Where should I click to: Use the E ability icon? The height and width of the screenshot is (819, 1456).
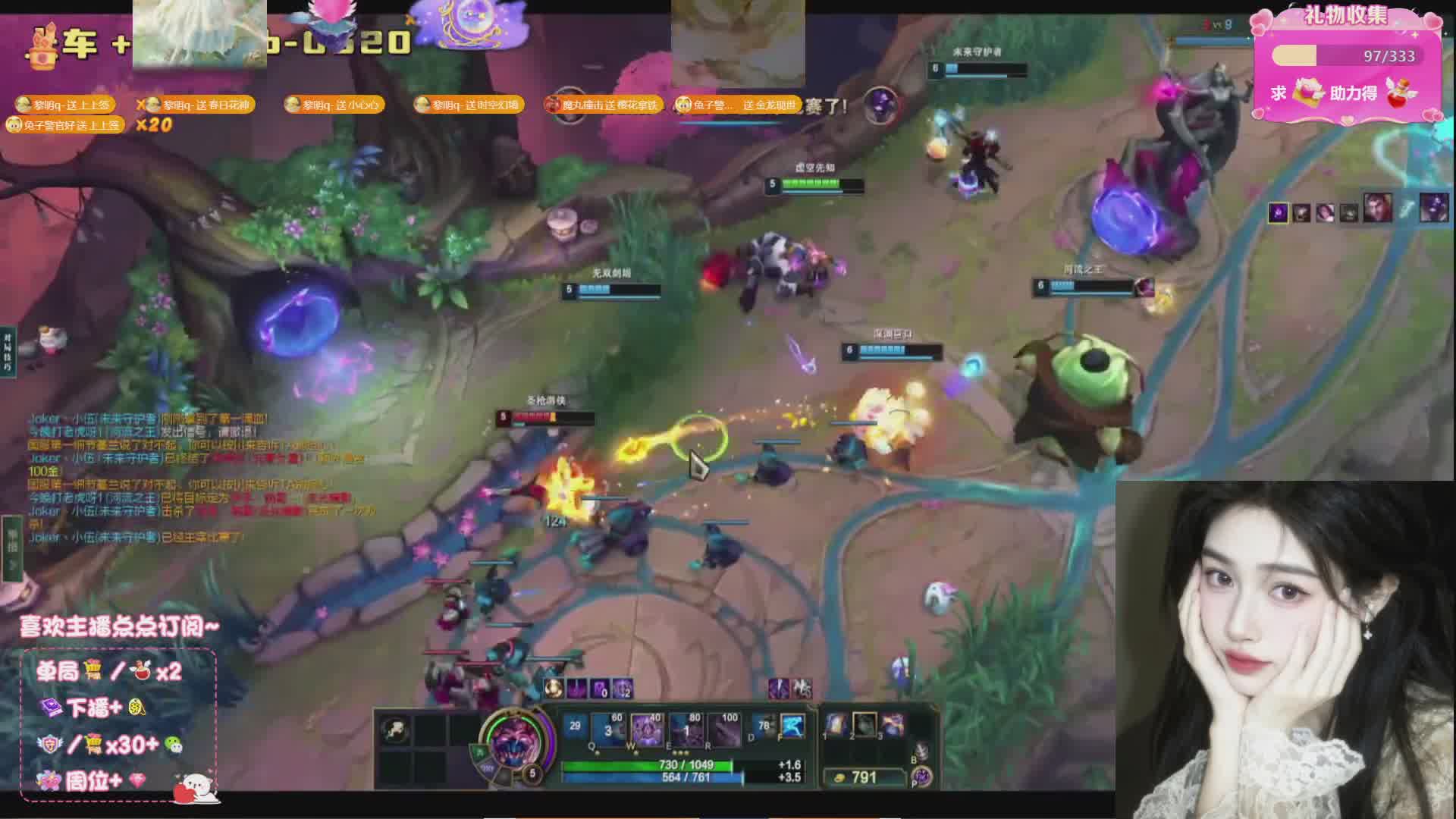coord(686,729)
